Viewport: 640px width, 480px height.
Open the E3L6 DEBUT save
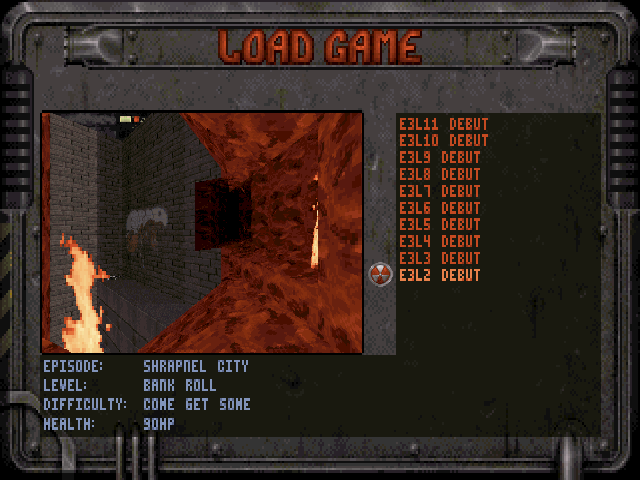coord(439,208)
